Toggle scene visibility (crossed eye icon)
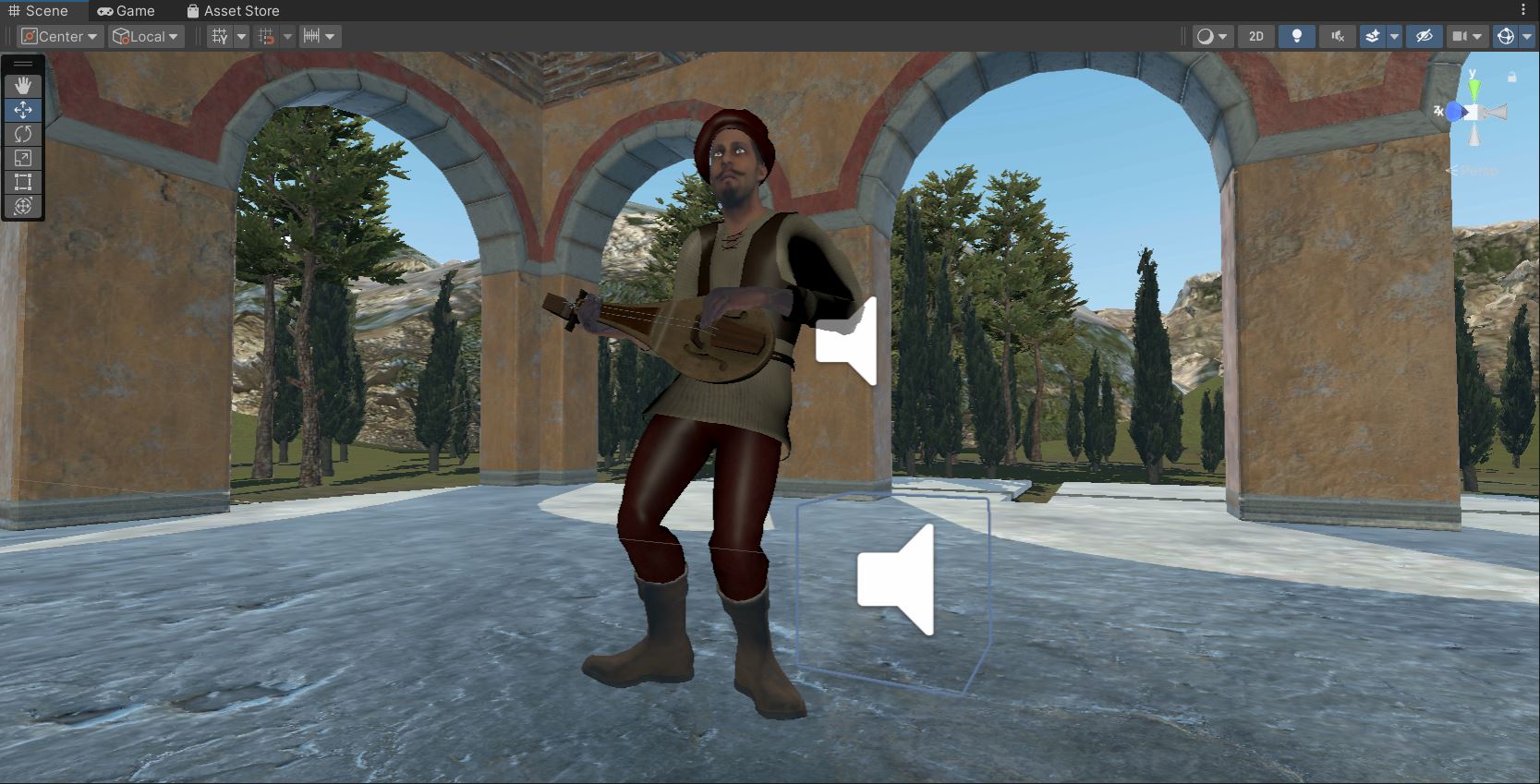This screenshot has width=1540, height=784. 1424,36
